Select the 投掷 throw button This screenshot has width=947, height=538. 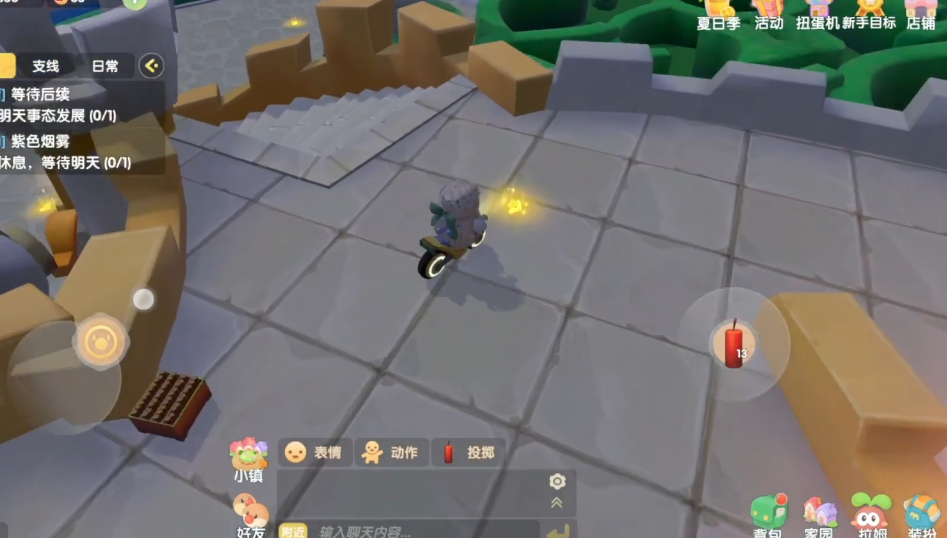pyautogui.click(x=468, y=452)
